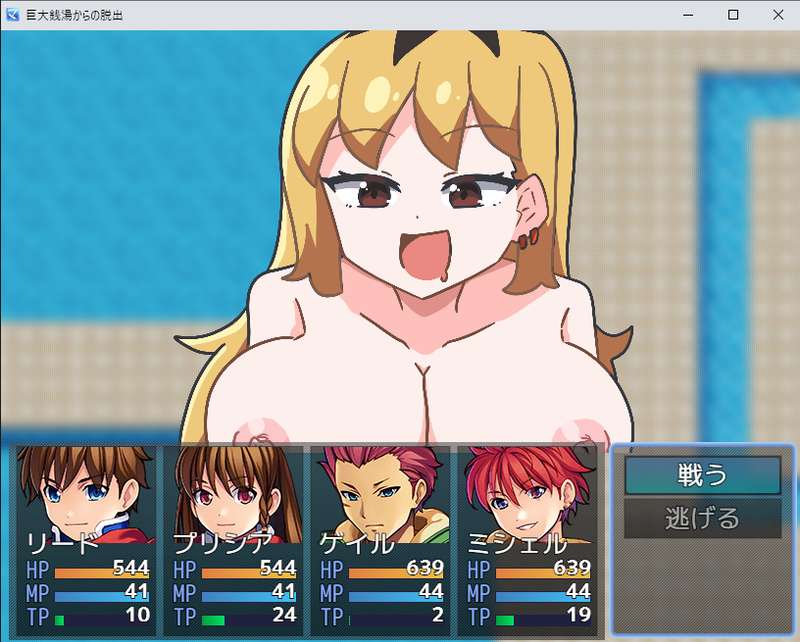Select party member リード's status panel
800x642 pixels.
coord(86,540)
